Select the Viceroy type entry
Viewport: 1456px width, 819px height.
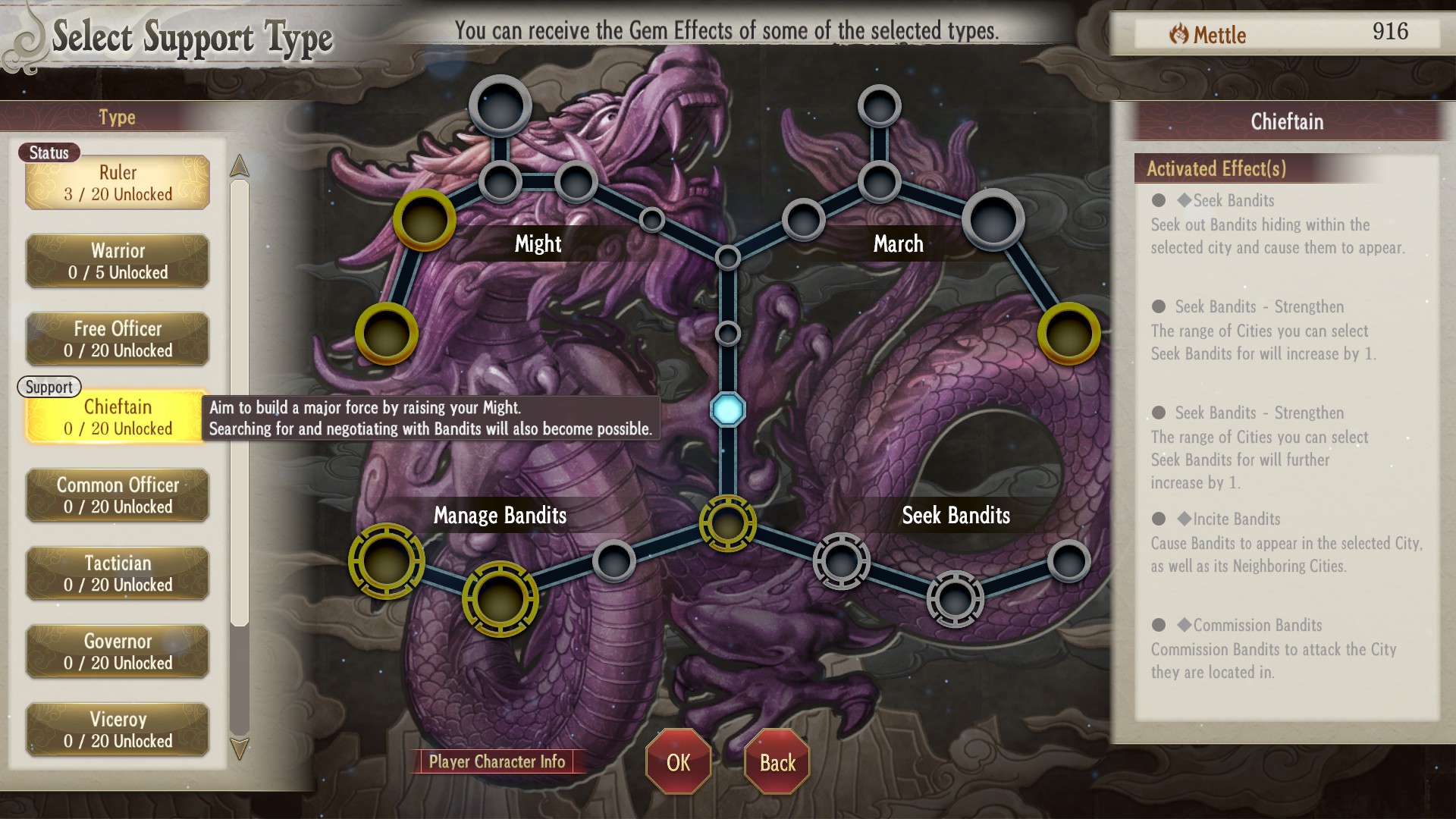(x=118, y=730)
